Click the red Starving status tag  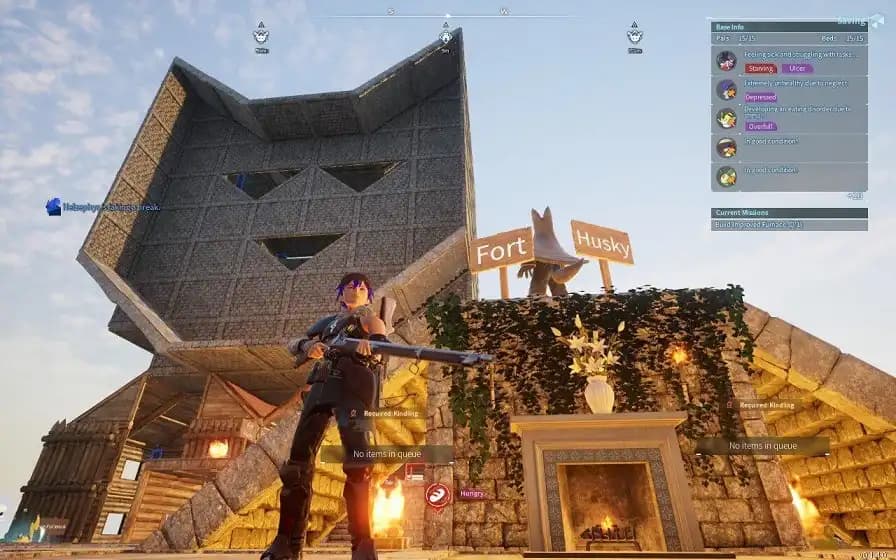point(761,68)
